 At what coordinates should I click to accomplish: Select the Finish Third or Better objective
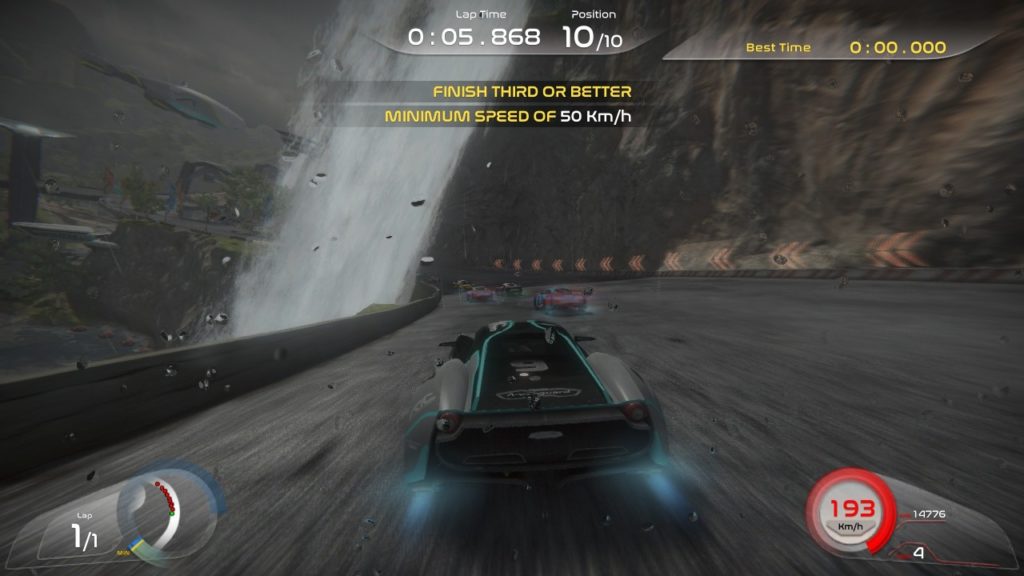point(532,92)
